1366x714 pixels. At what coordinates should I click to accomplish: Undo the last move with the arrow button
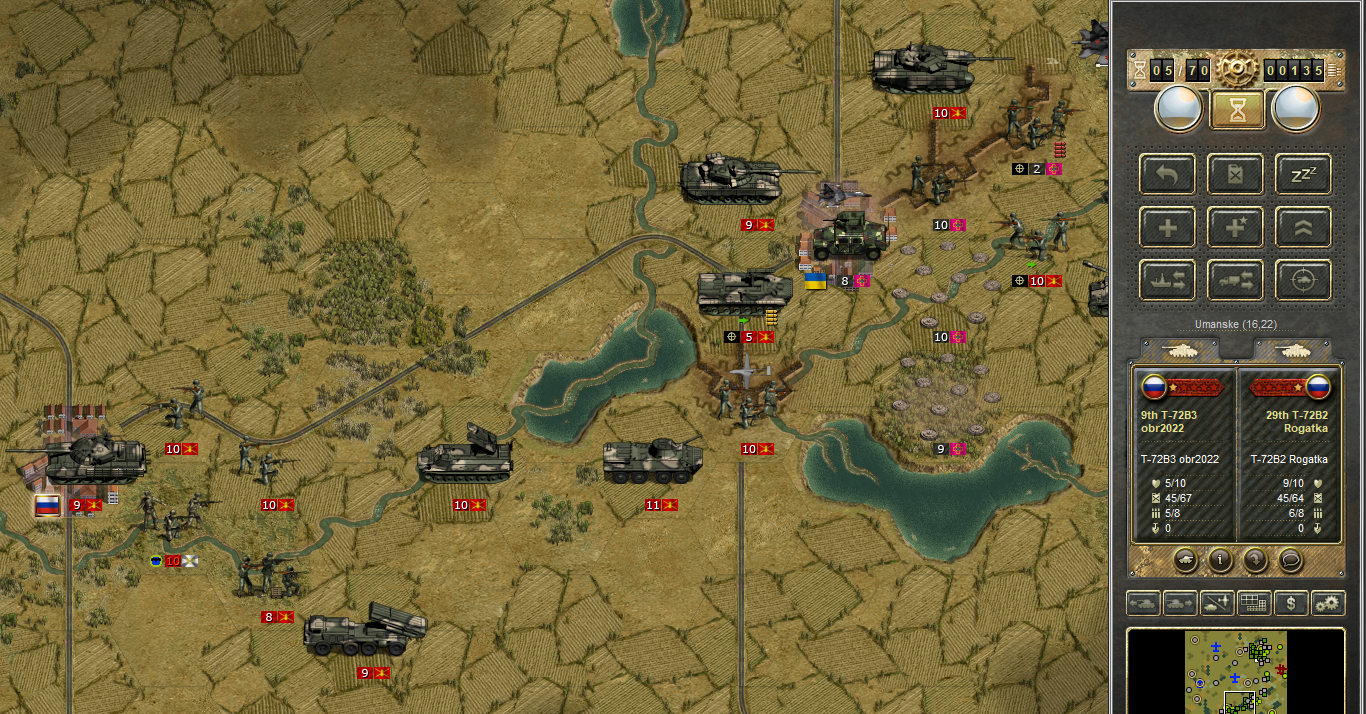pos(1167,174)
